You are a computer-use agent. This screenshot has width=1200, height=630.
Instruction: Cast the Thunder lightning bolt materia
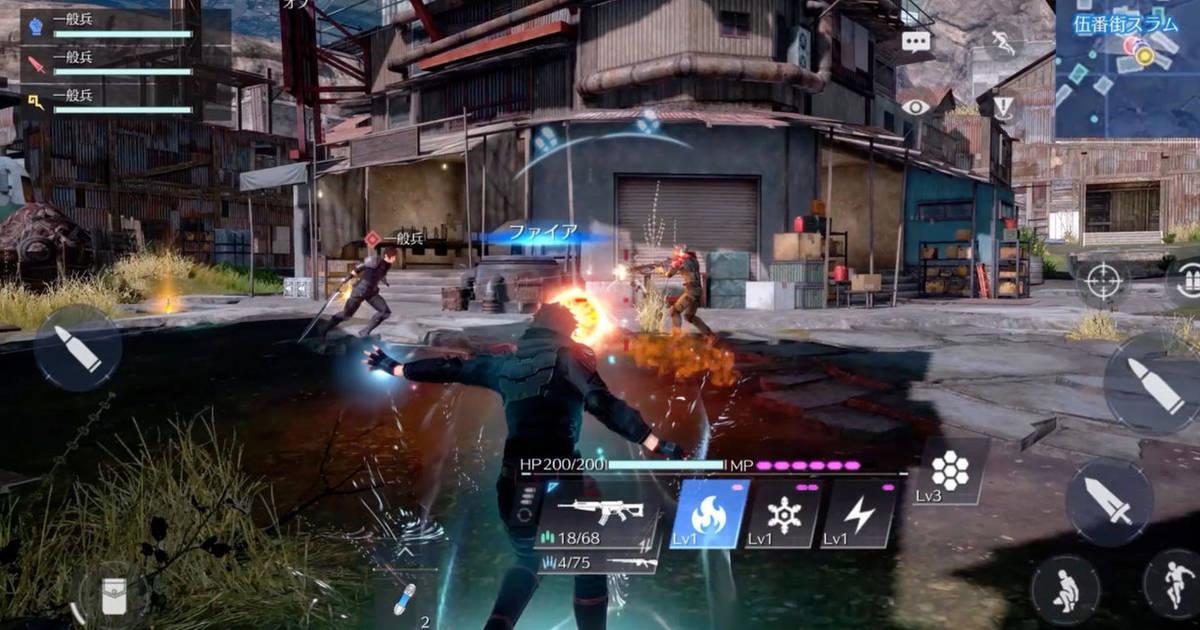(859, 515)
